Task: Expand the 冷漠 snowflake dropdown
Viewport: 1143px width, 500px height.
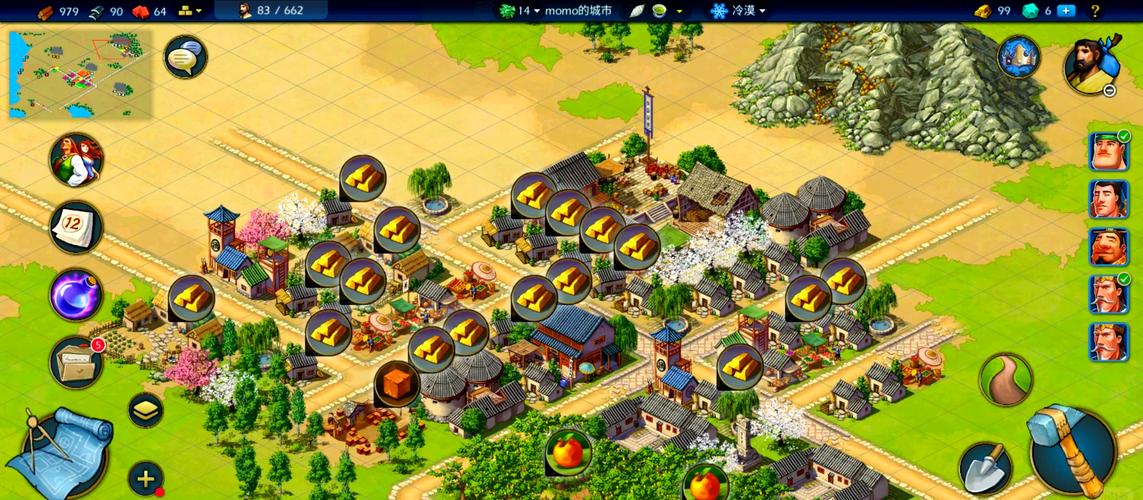Action: point(738,11)
